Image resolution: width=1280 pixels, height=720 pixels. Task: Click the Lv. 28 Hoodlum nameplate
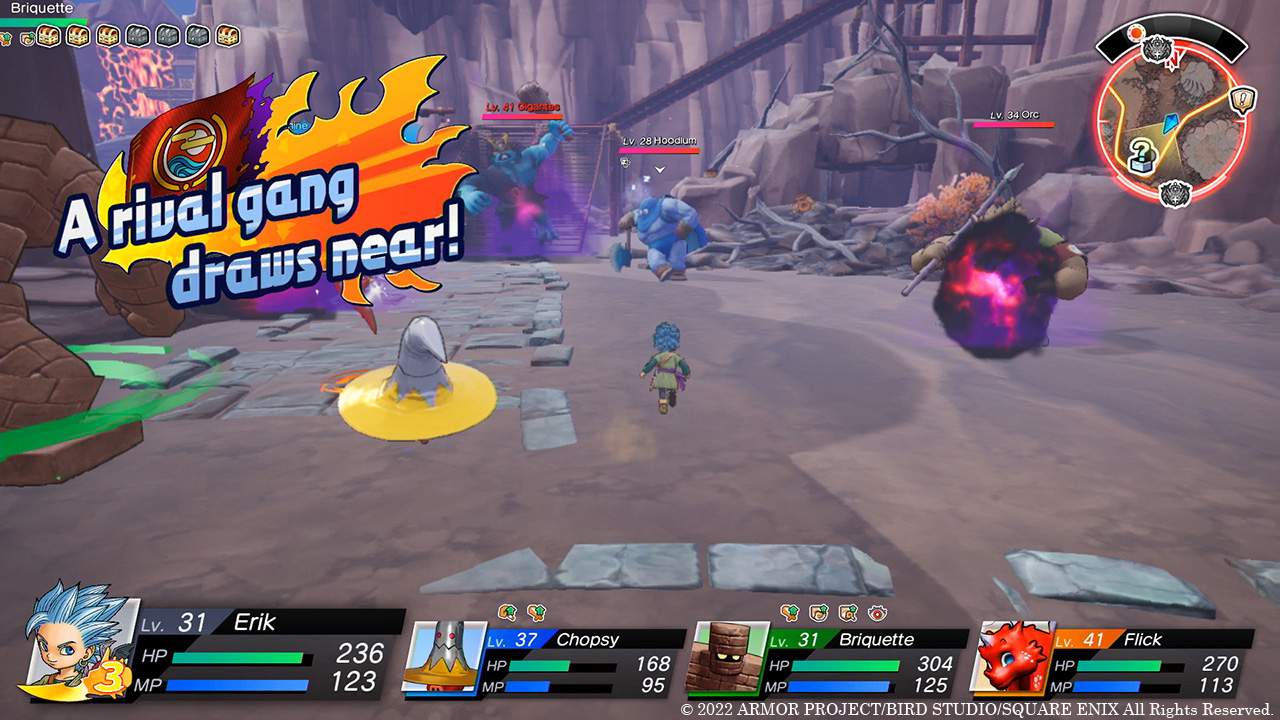(x=660, y=141)
